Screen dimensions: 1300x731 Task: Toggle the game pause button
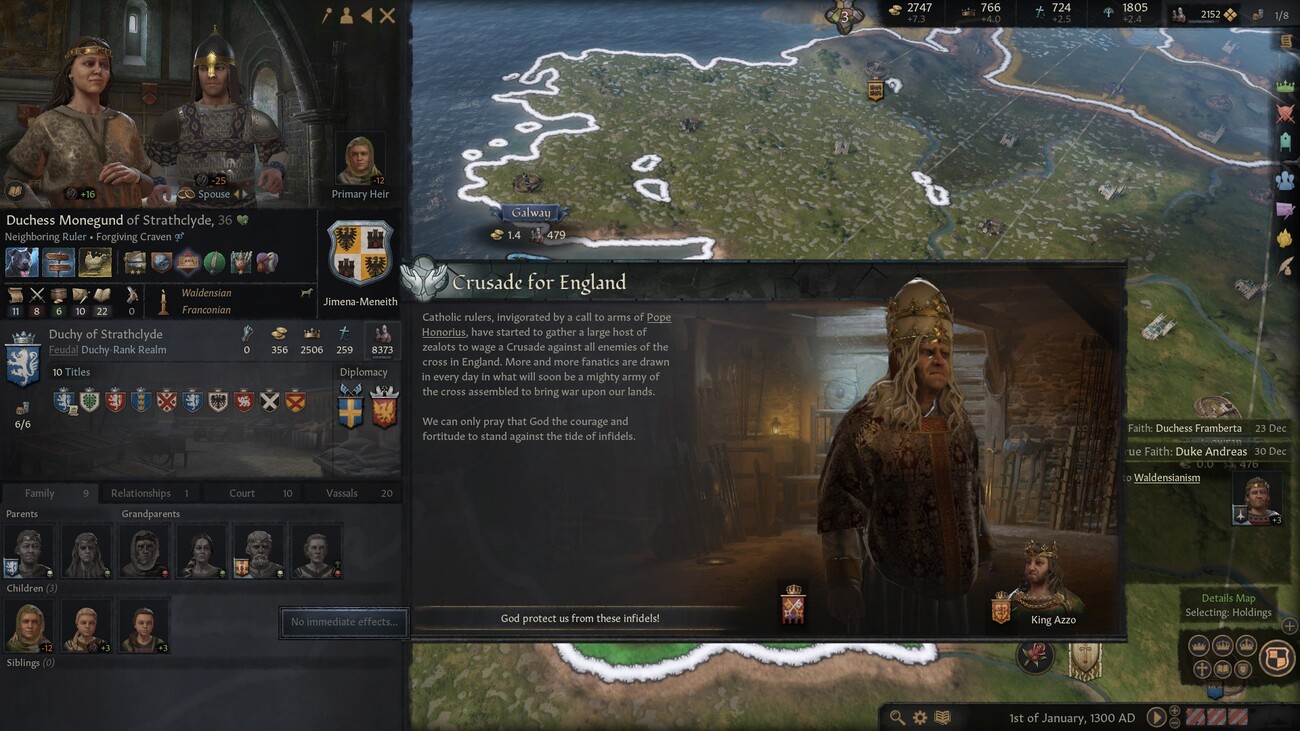1156,717
